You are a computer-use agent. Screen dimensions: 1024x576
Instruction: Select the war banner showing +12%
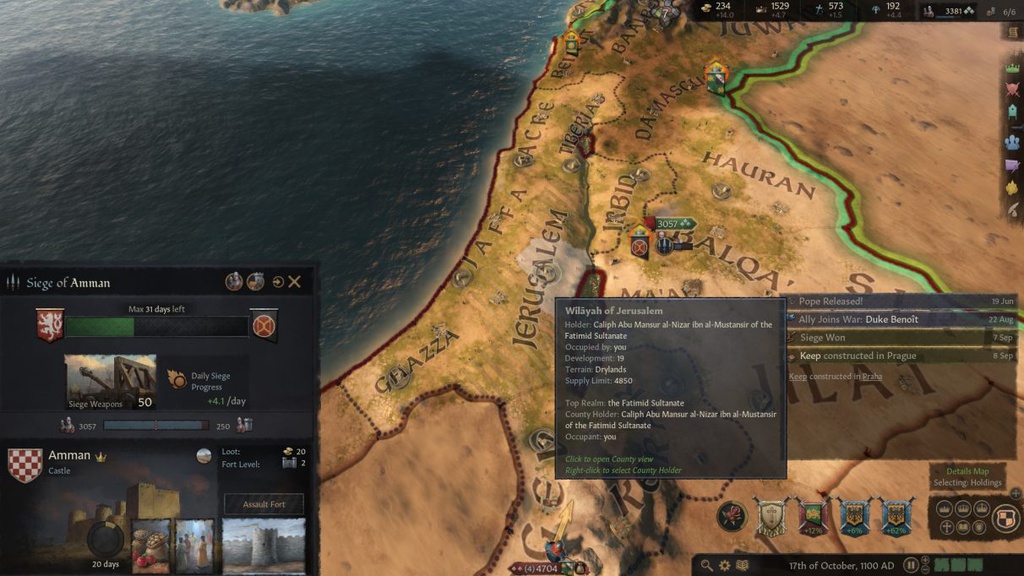click(811, 516)
